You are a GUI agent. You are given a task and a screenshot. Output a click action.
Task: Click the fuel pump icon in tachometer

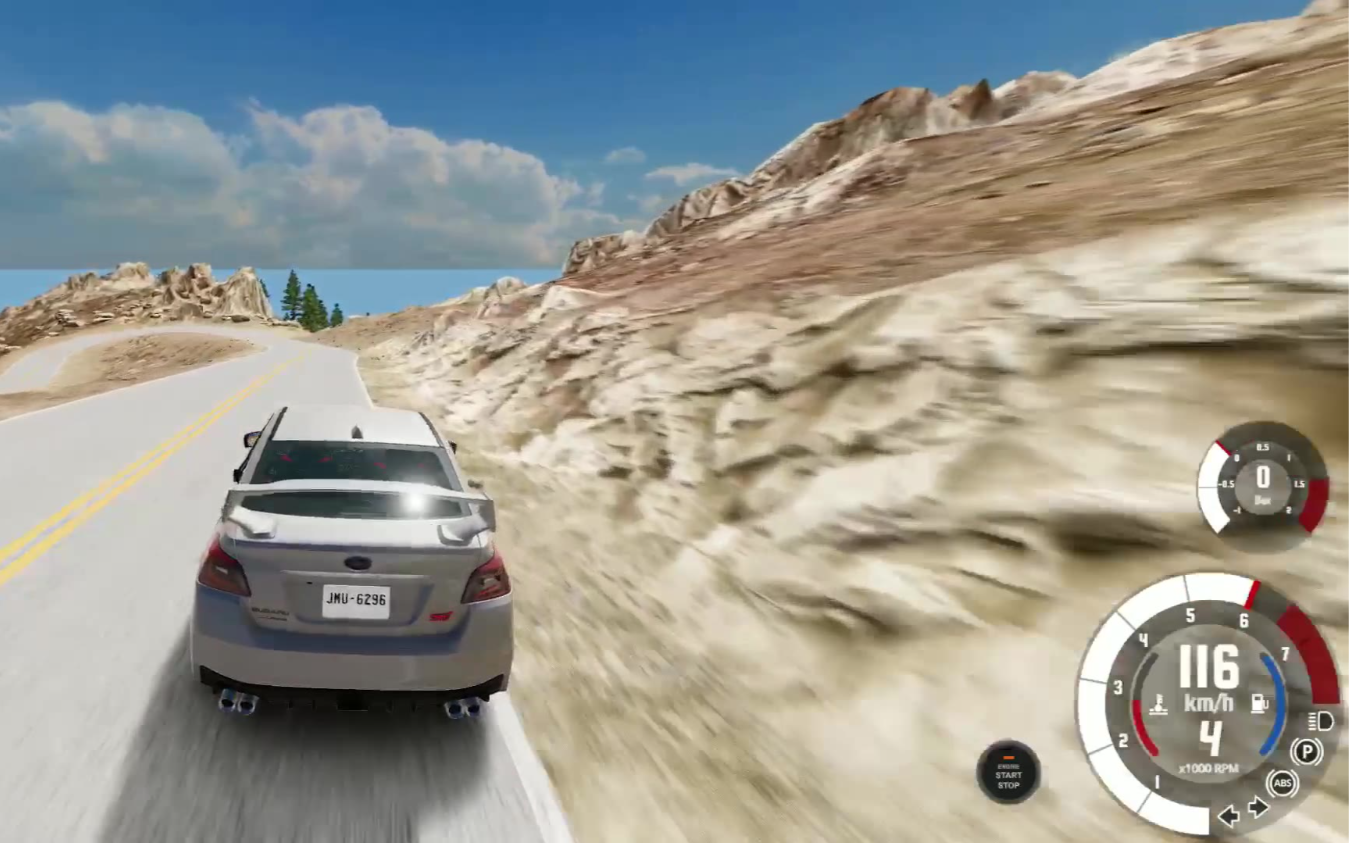click(x=1258, y=703)
